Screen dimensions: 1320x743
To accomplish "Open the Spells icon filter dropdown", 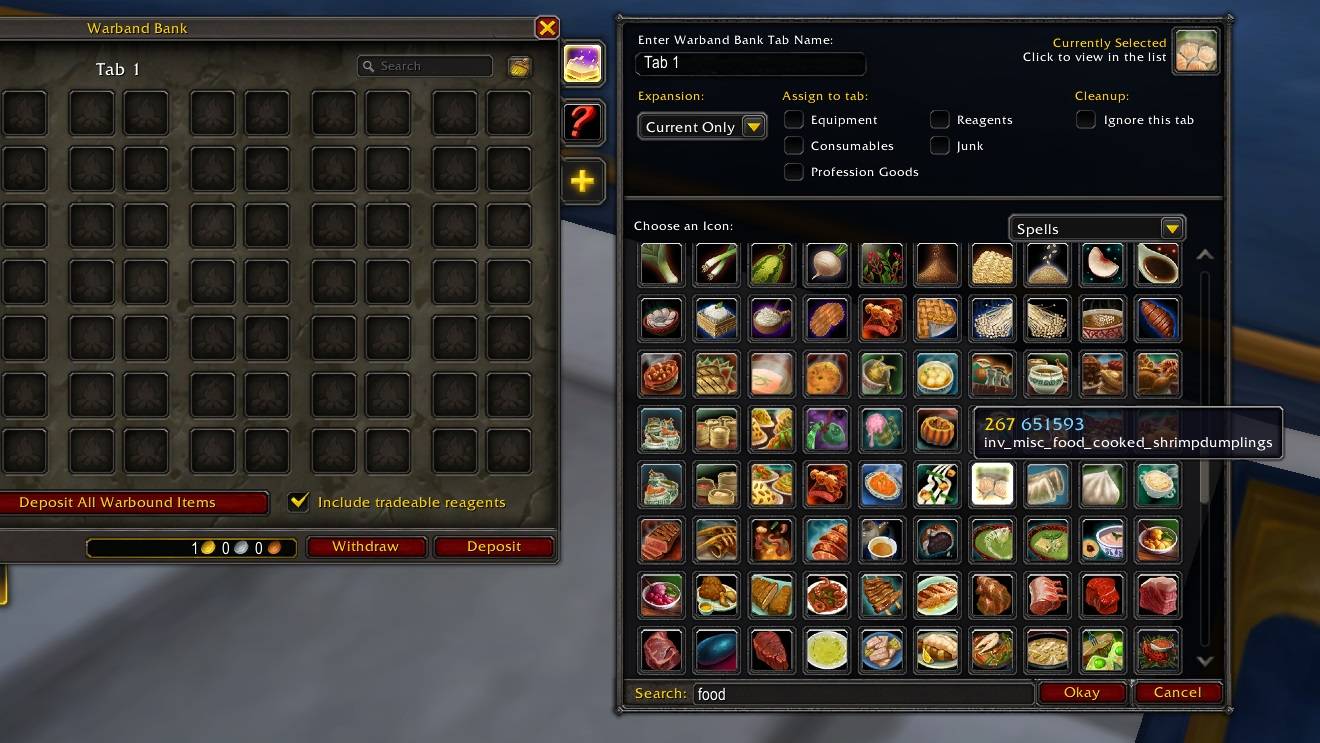I will [1097, 229].
